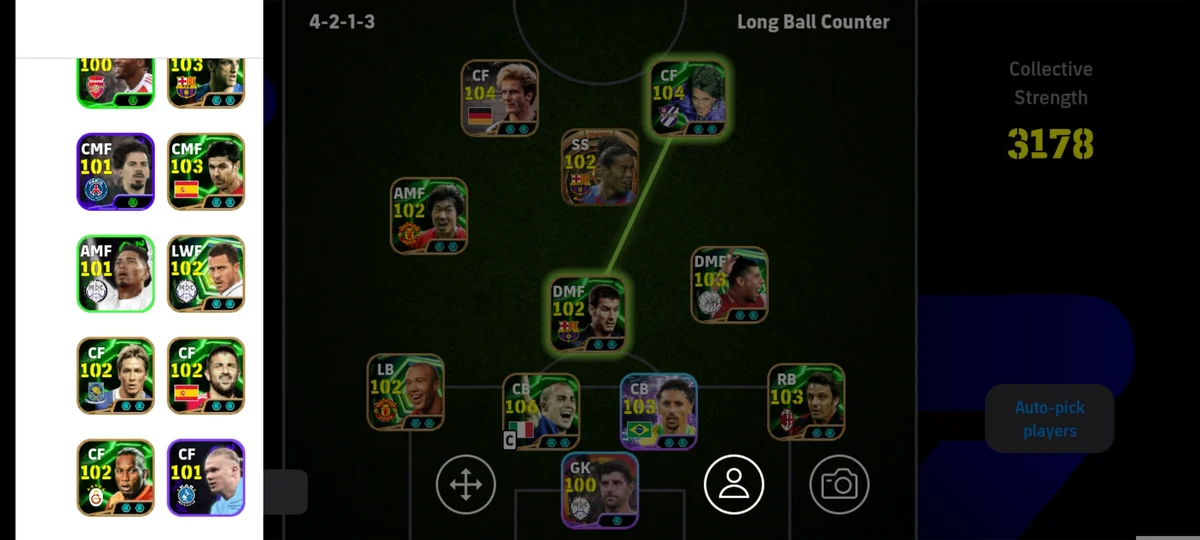This screenshot has width=1200, height=540.
Task: Select the CF 102 Galatasaray reserve card
Action: pos(116,478)
